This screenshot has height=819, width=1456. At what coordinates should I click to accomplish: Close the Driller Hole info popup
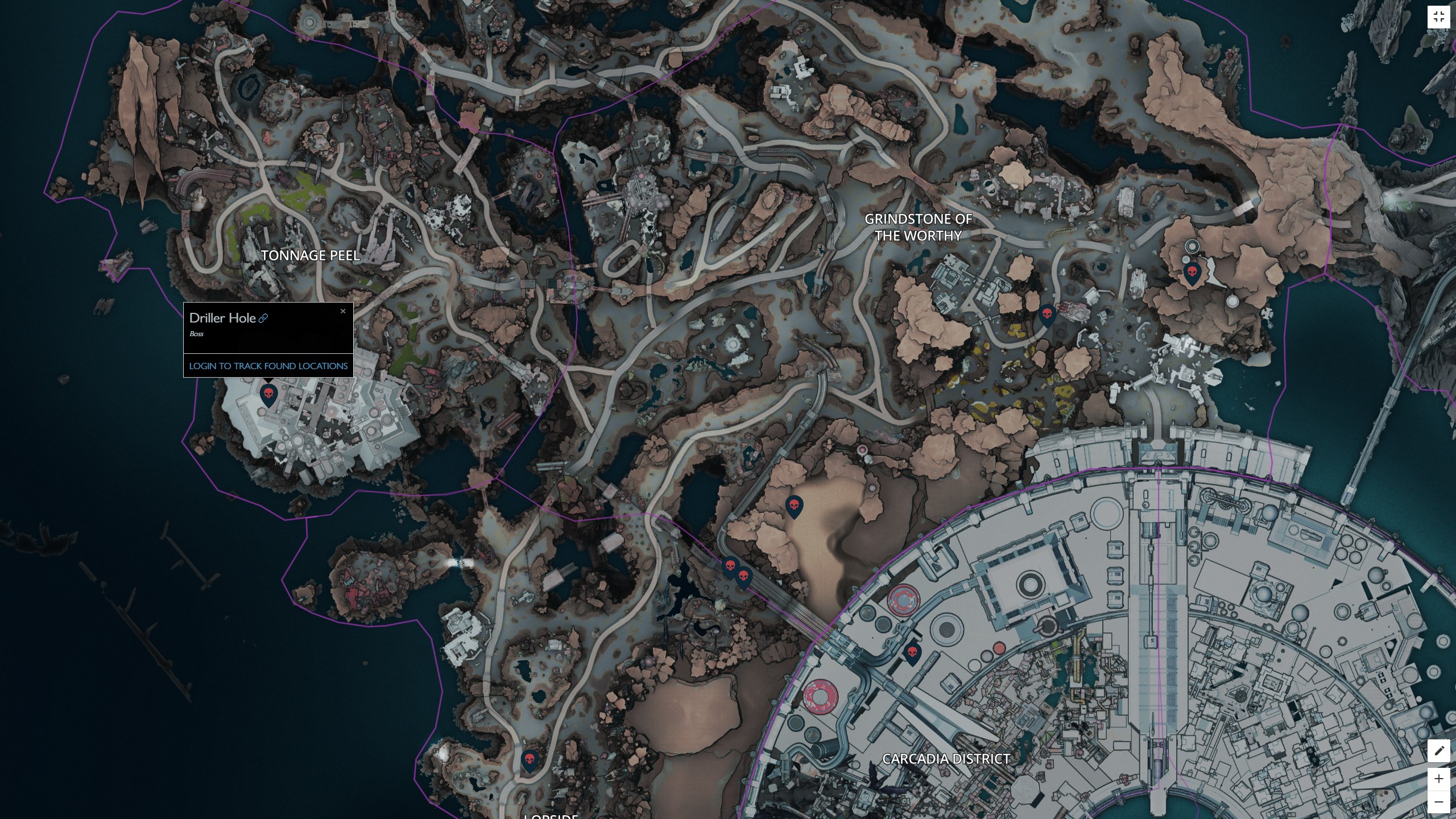click(344, 311)
